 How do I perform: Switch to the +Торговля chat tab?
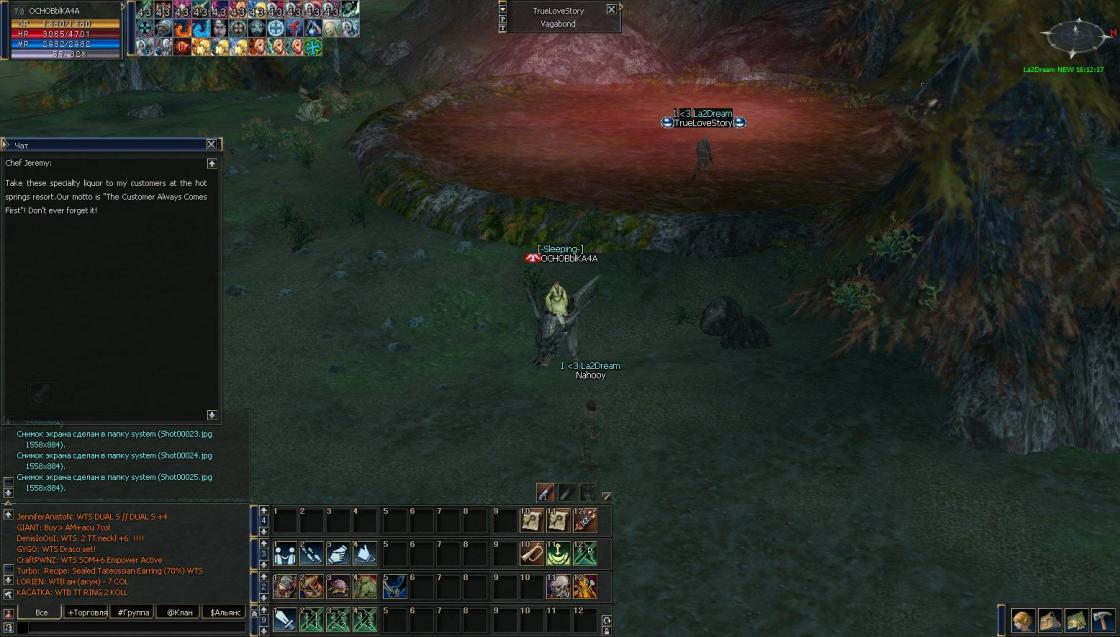coord(86,612)
